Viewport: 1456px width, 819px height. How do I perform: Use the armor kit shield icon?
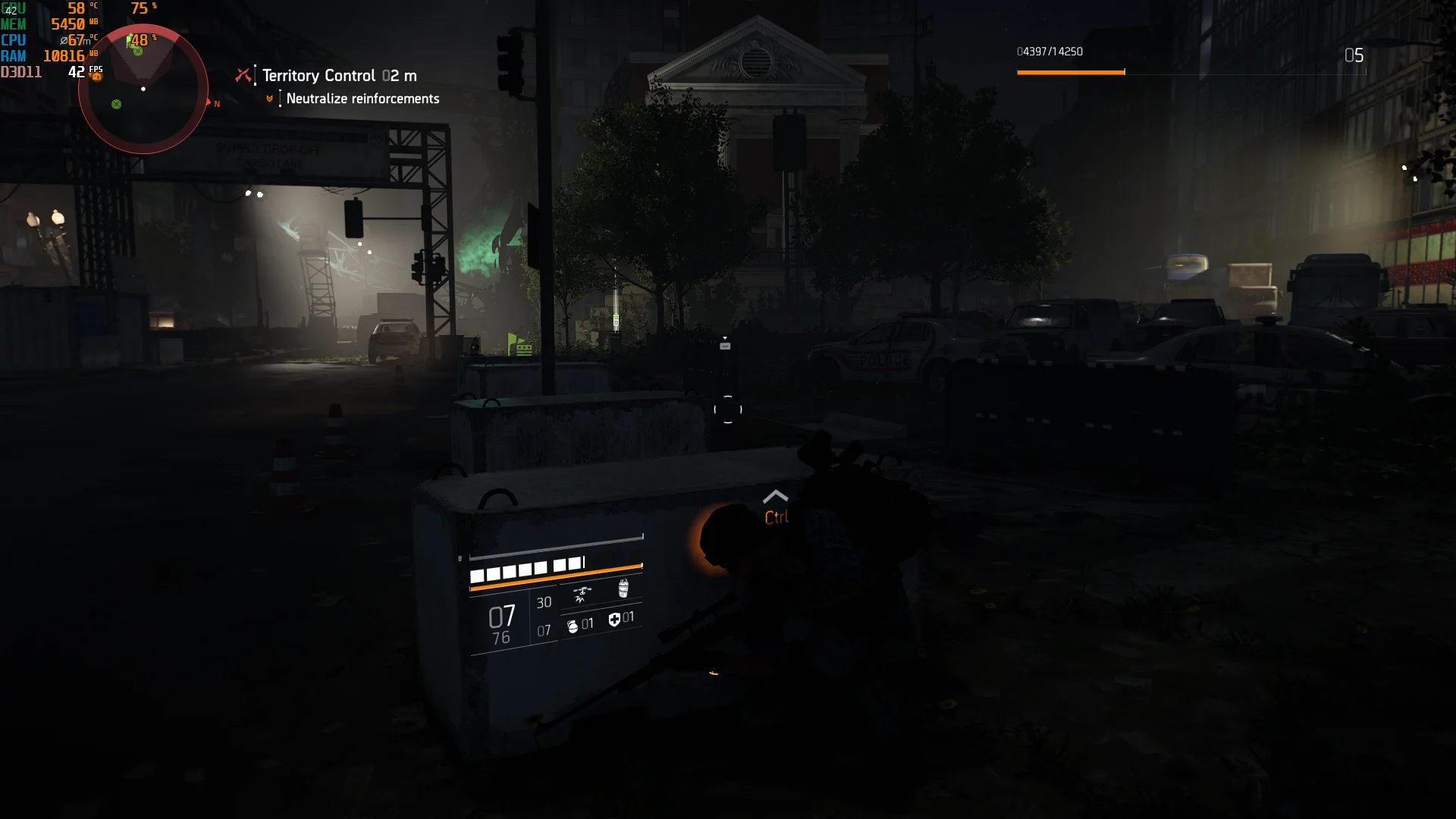[x=614, y=620]
